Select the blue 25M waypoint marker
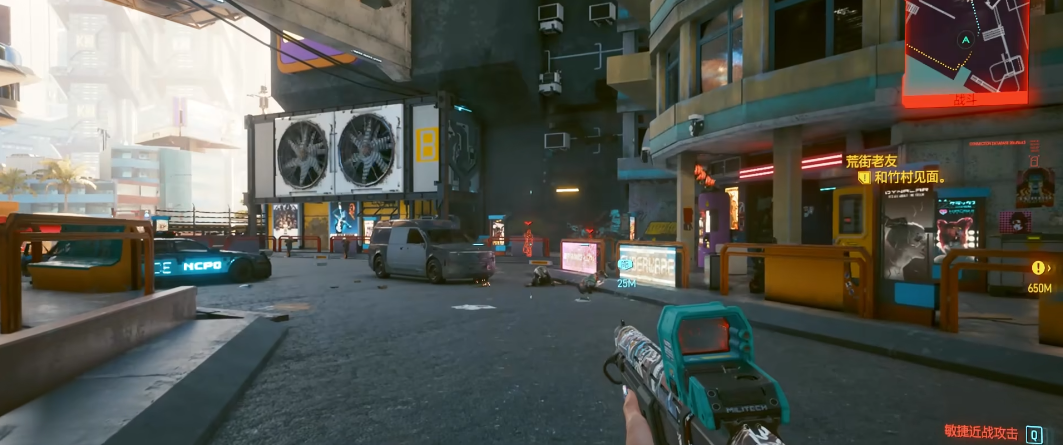1063x445 pixels. pos(626,265)
